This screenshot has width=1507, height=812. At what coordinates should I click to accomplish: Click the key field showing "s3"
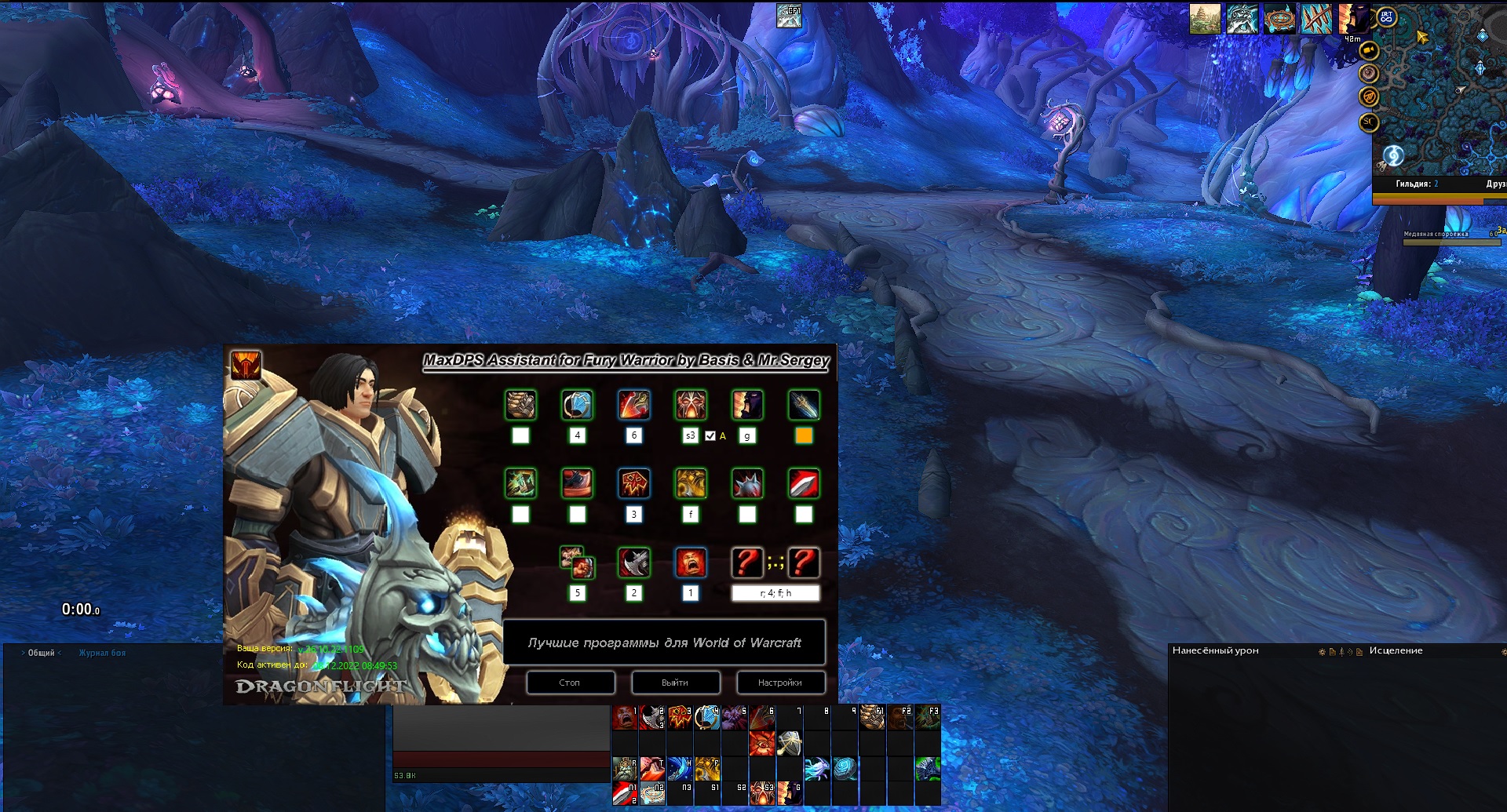[690, 436]
